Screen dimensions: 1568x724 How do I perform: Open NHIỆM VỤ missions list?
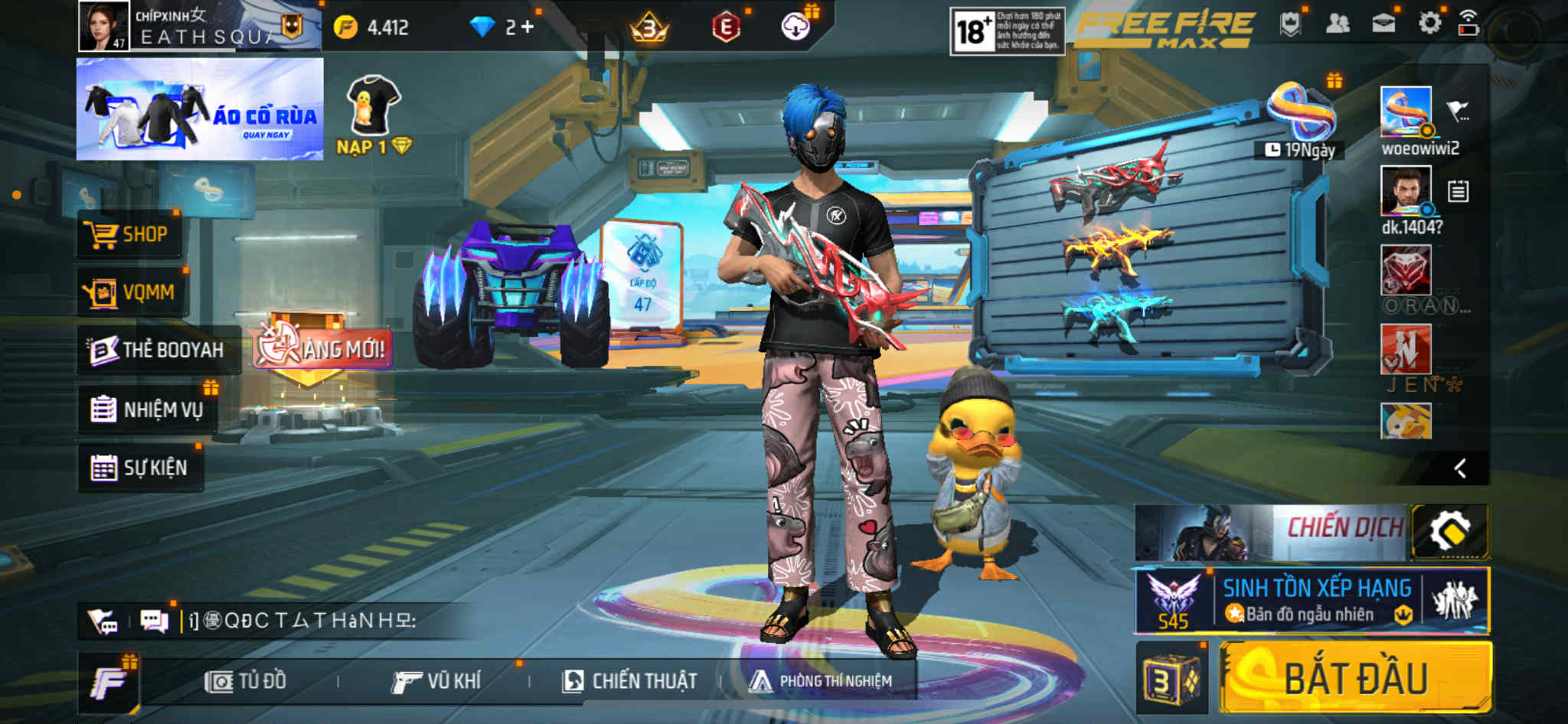[x=147, y=409]
